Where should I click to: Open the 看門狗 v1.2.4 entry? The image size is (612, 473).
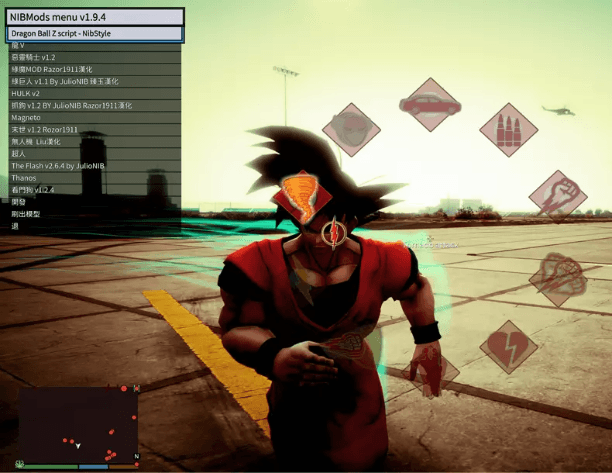pos(93,189)
